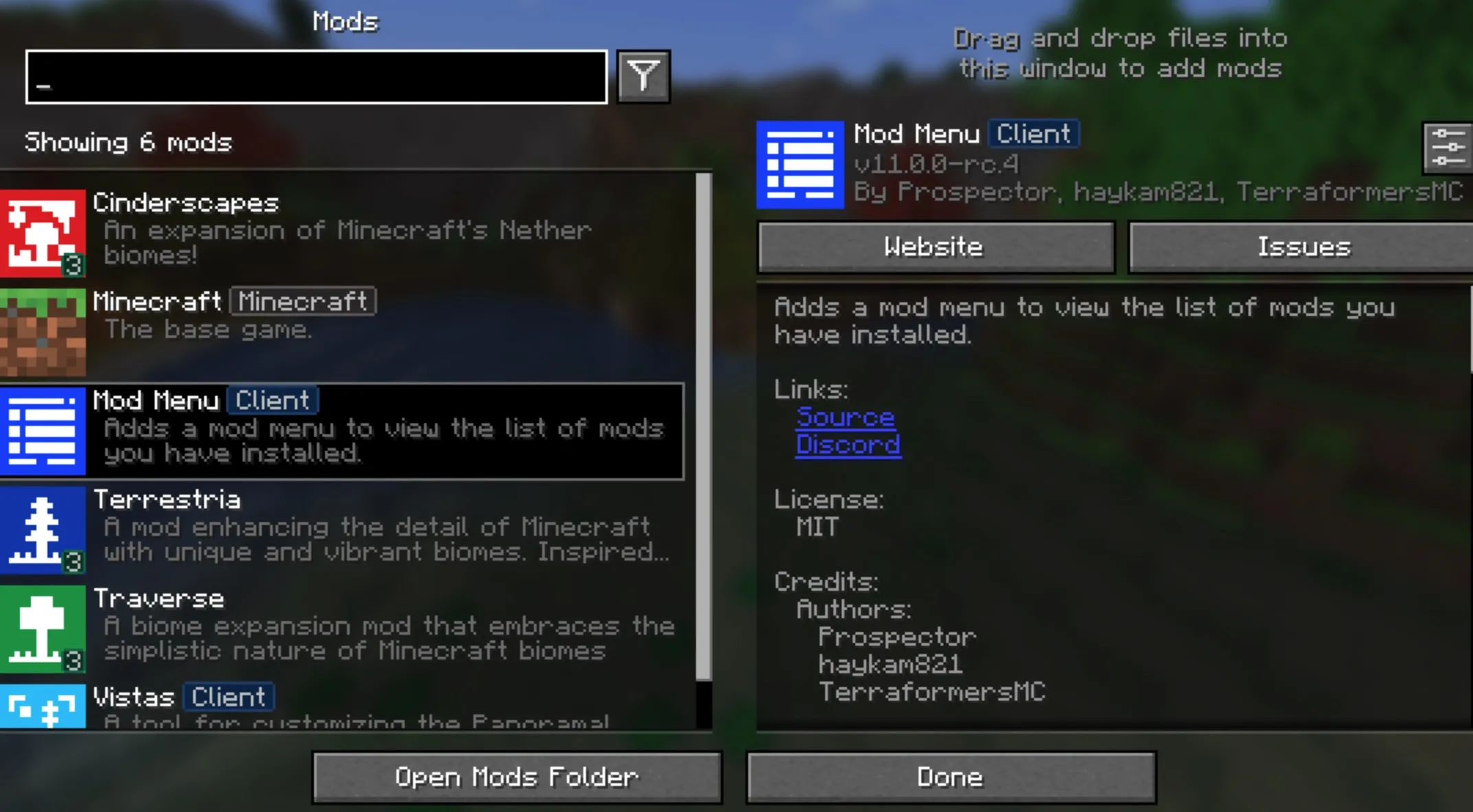Open the Discord link
The width and height of the screenshot is (1473, 812).
pos(848,444)
